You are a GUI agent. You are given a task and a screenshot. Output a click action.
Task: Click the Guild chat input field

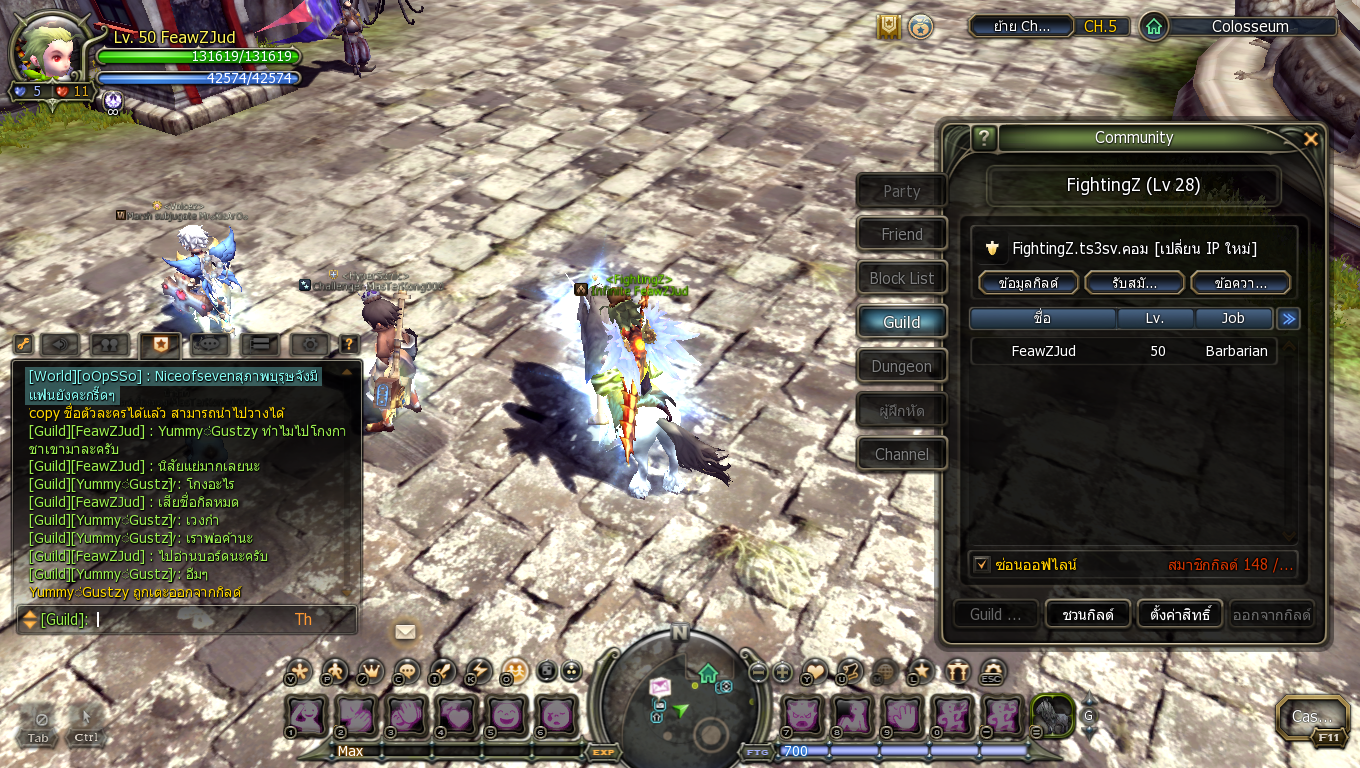(190, 620)
